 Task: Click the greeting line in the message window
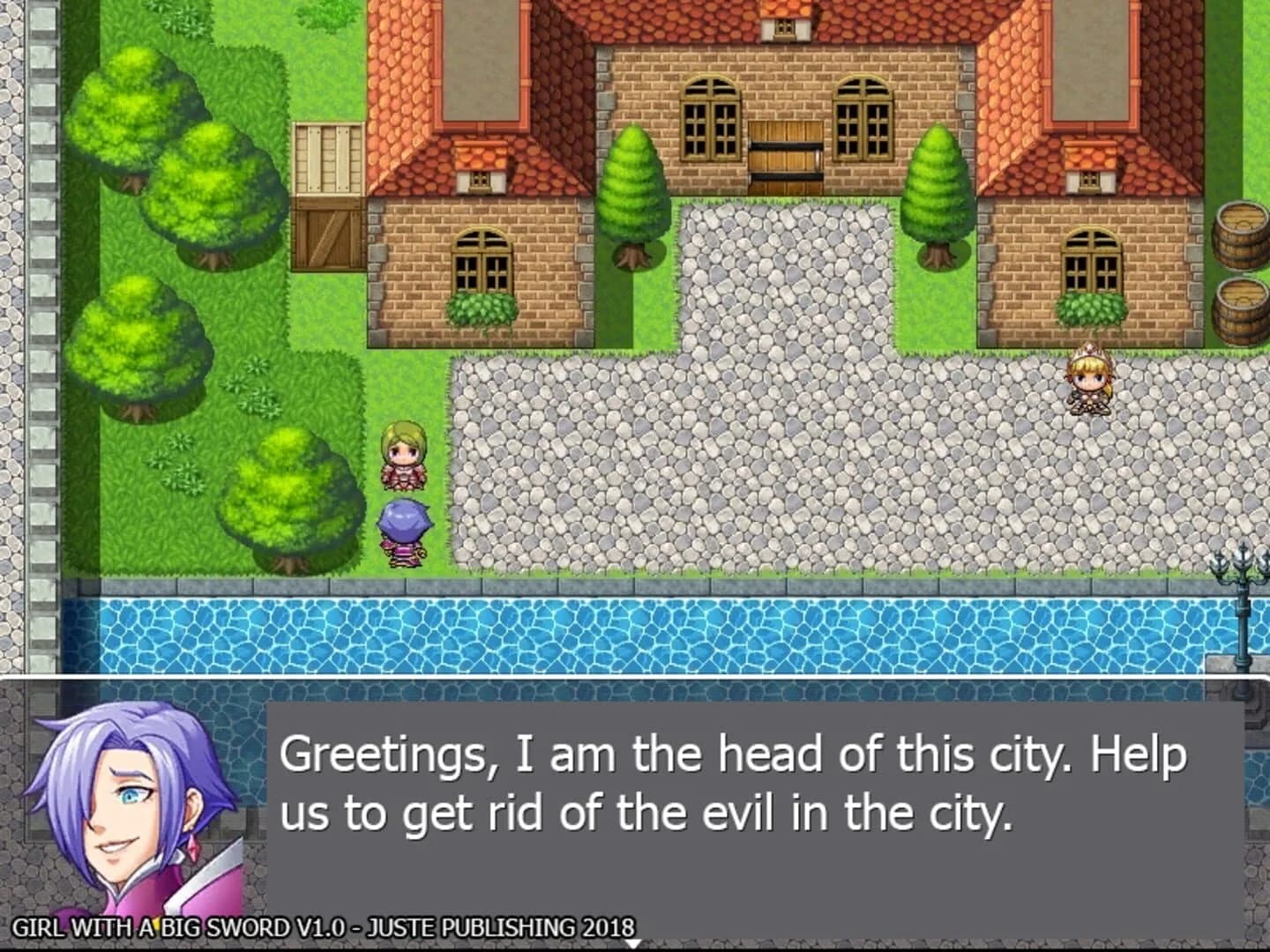732,754
